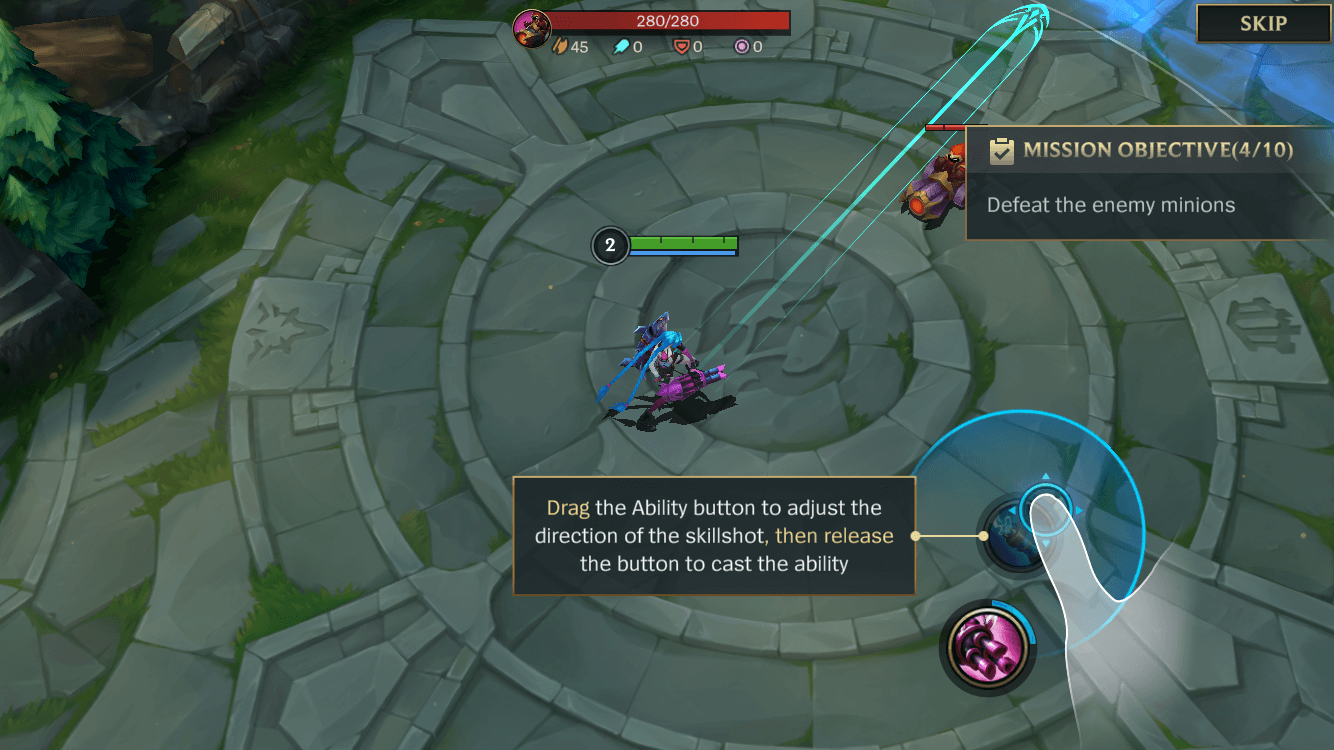Click the purple magic resist stat icon
The image size is (1334, 750).
pos(743,45)
